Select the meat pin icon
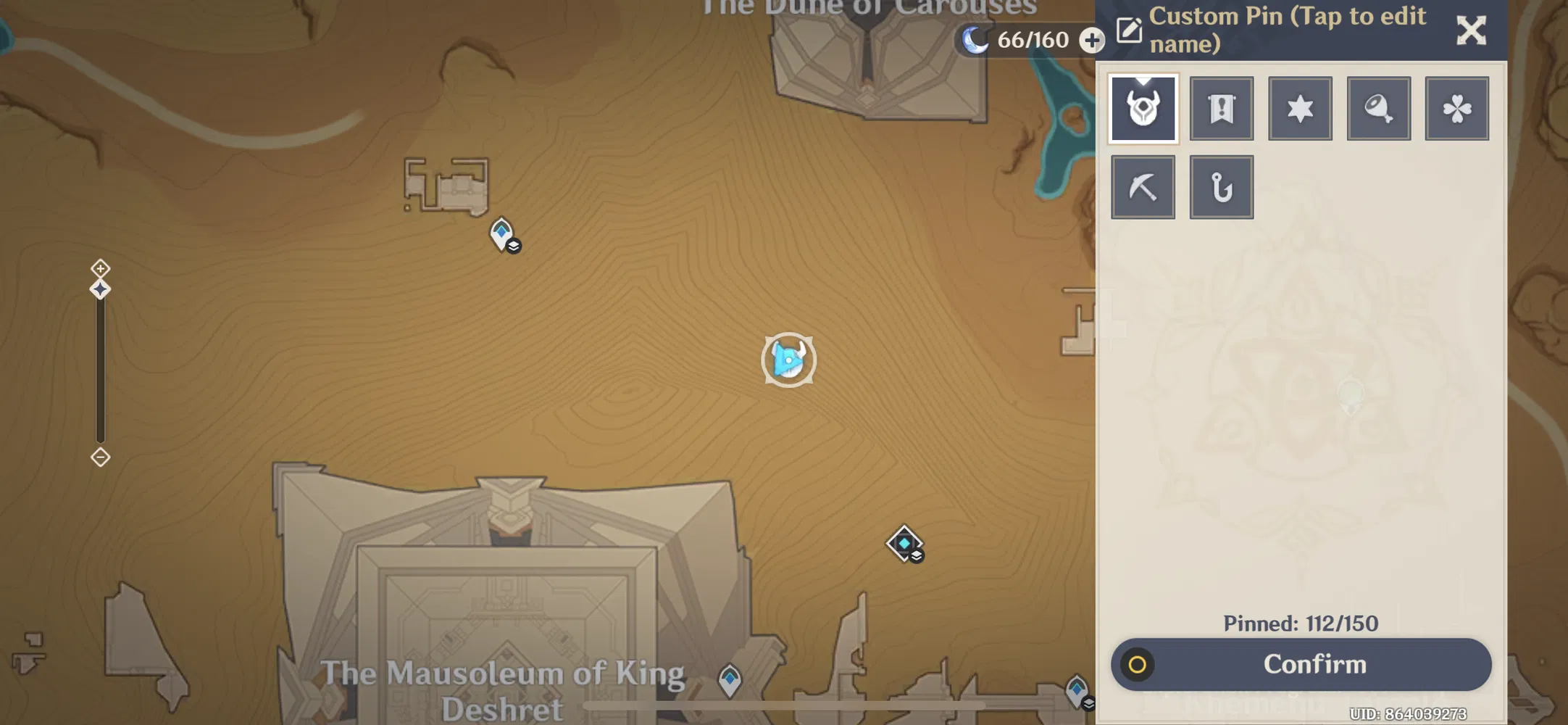 1379,107
